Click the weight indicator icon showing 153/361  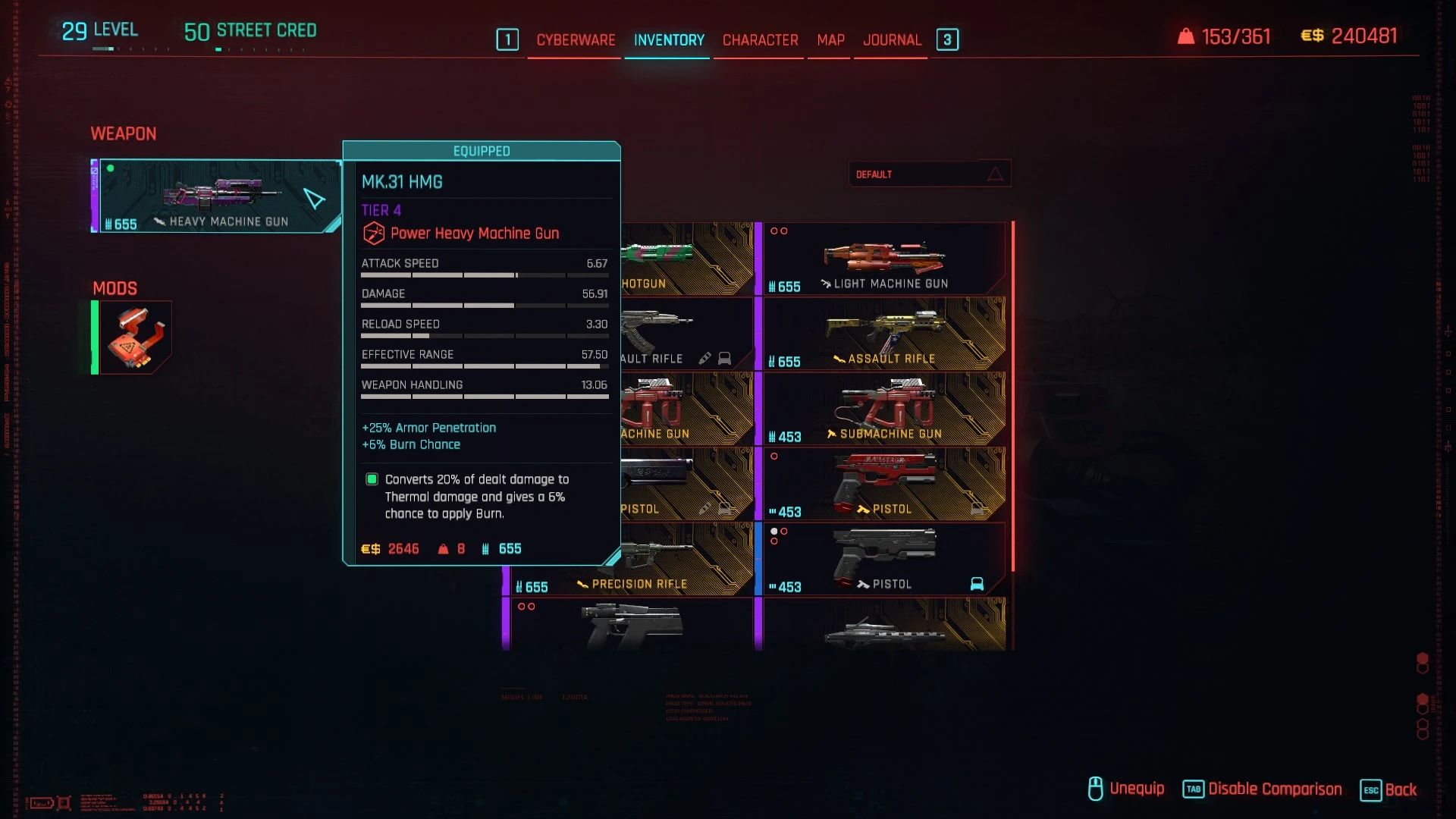pyautogui.click(x=1185, y=36)
